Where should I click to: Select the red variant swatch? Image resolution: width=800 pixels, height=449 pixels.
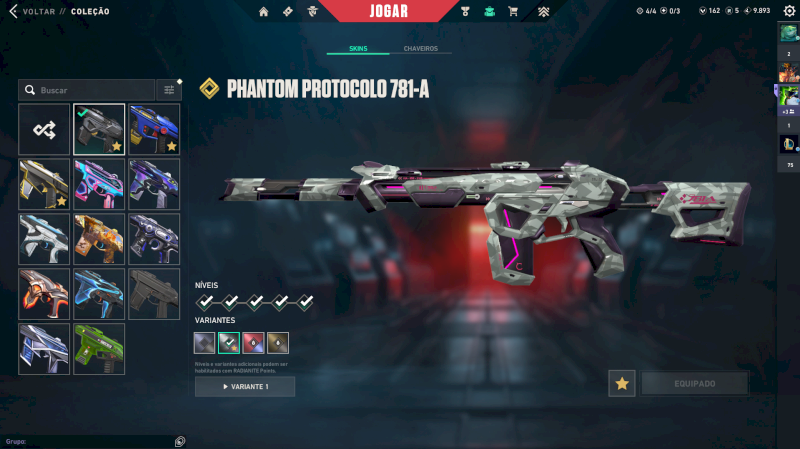pos(254,343)
